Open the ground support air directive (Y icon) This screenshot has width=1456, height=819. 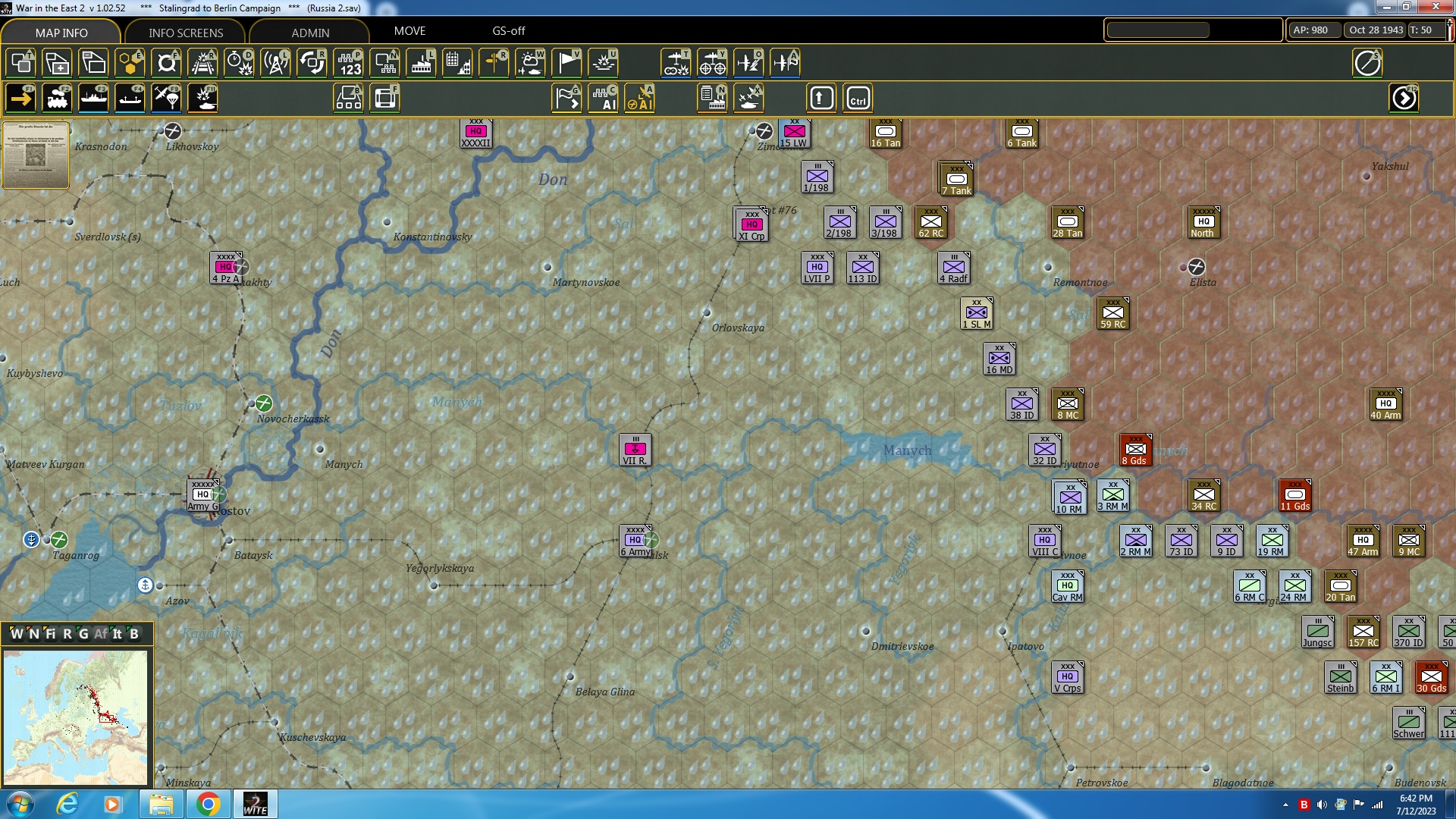pyautogui.click(x=711, y=63)
